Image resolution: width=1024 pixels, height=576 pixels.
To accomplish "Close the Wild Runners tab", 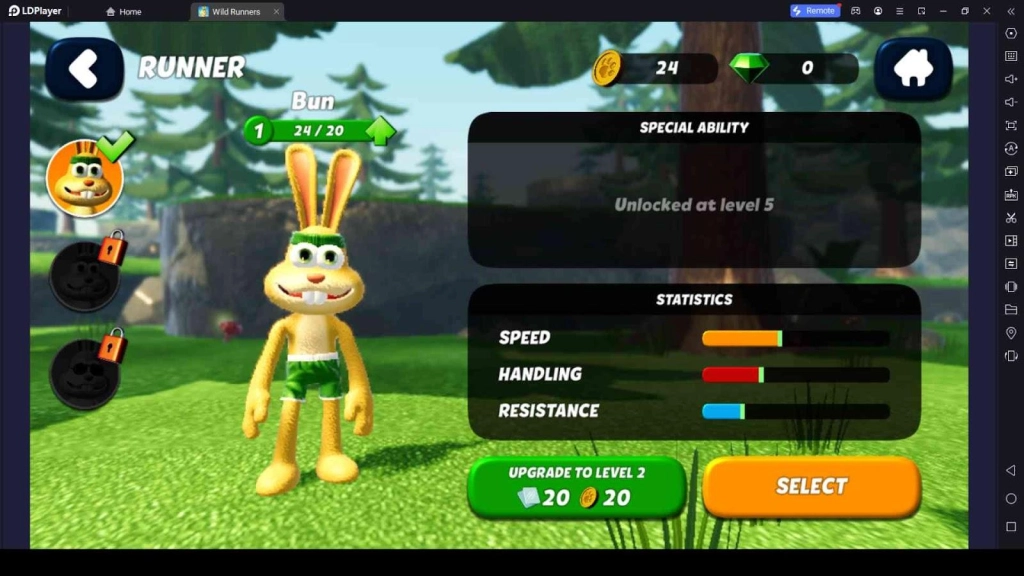I will (277, 12).
